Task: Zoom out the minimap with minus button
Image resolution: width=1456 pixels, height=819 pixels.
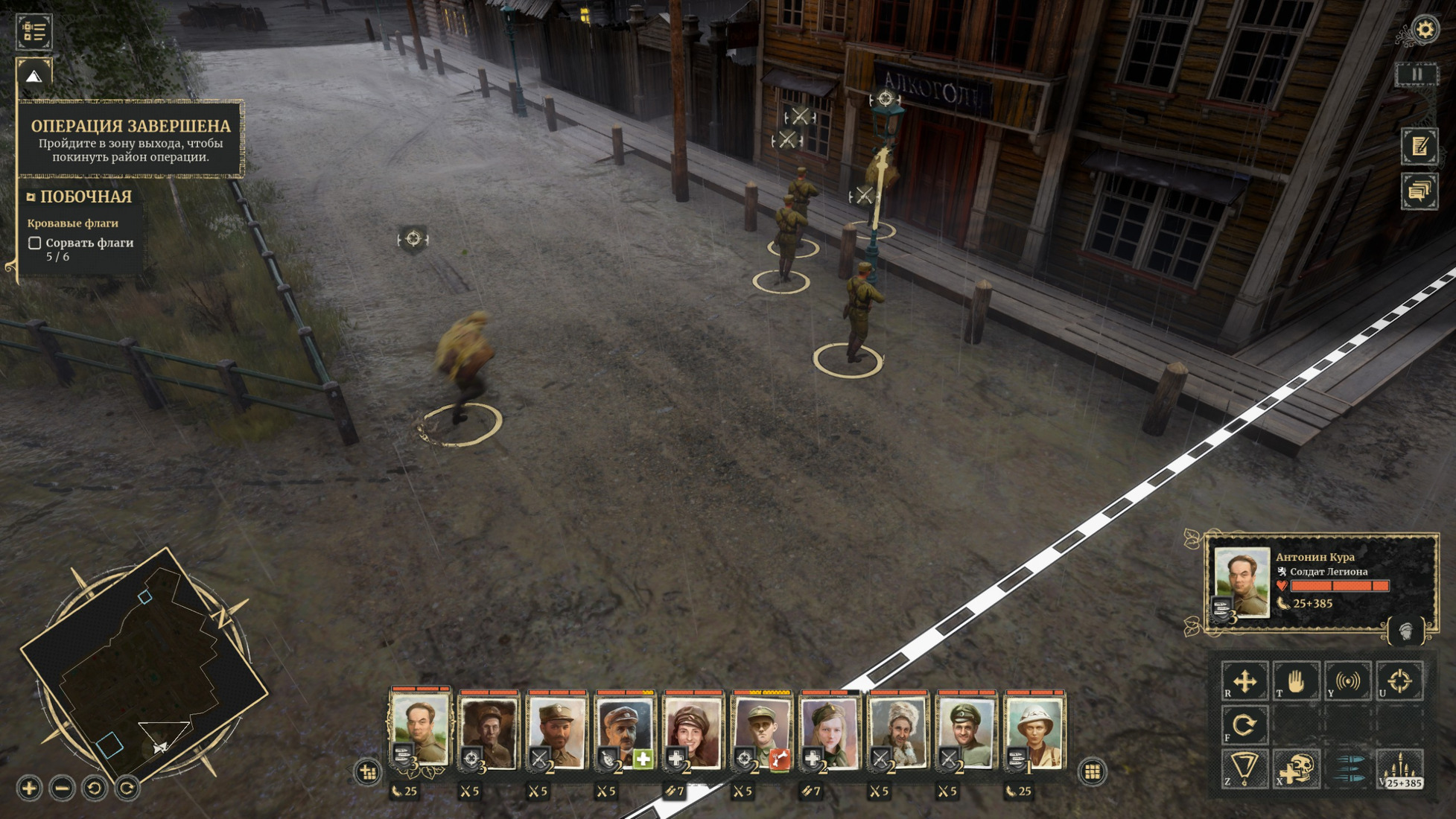Action: [62, 788]
